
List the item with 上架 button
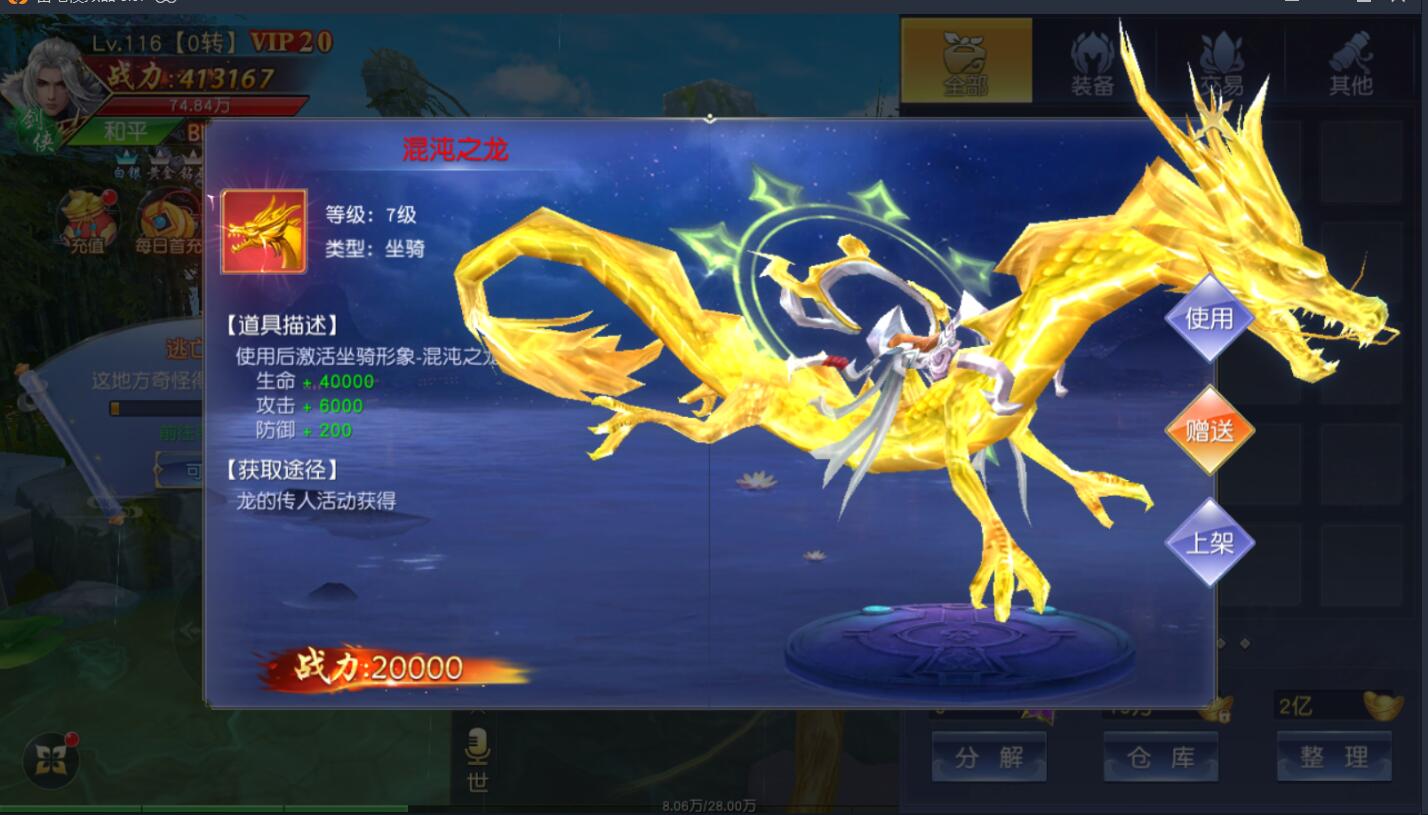pos(1208,543)
